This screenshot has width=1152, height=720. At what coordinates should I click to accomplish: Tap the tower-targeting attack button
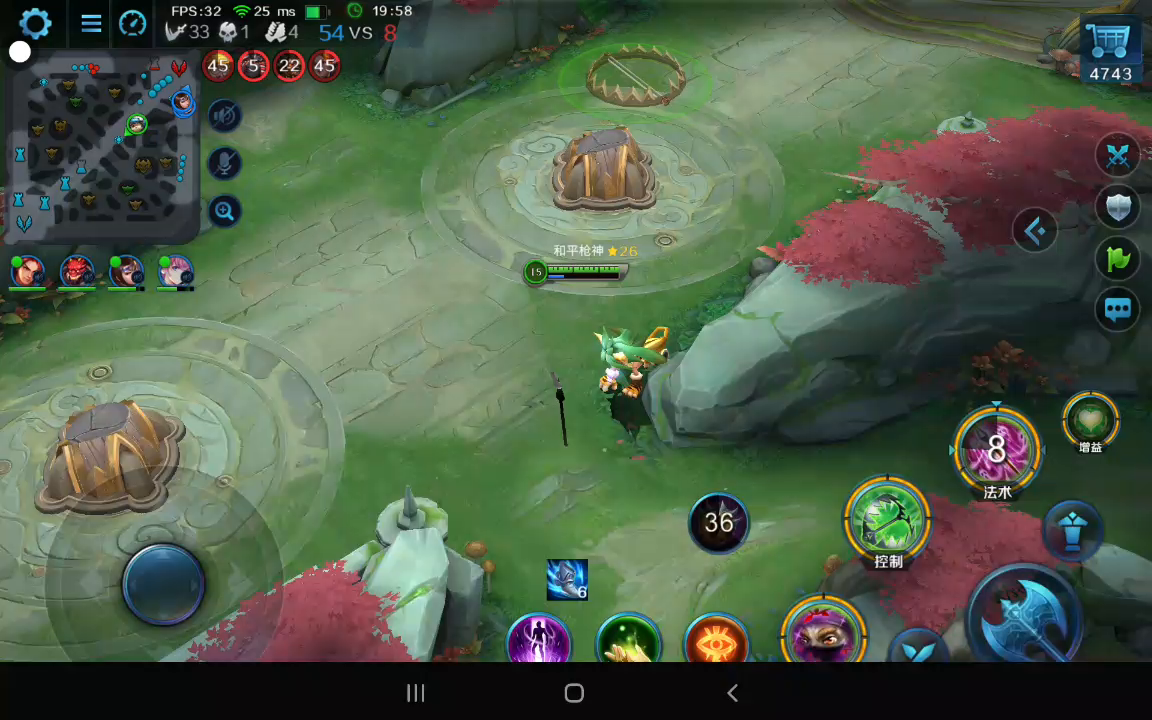pyautogui.click(x=1072, y=529)
